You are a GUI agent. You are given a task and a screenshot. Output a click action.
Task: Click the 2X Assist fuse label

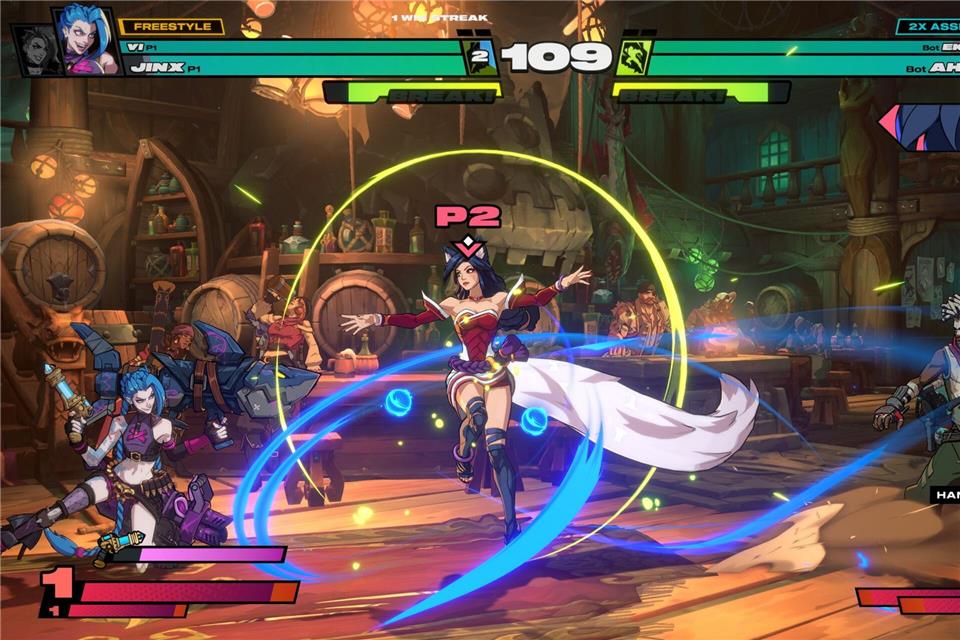pyautogui.click(x=928, y=27)
